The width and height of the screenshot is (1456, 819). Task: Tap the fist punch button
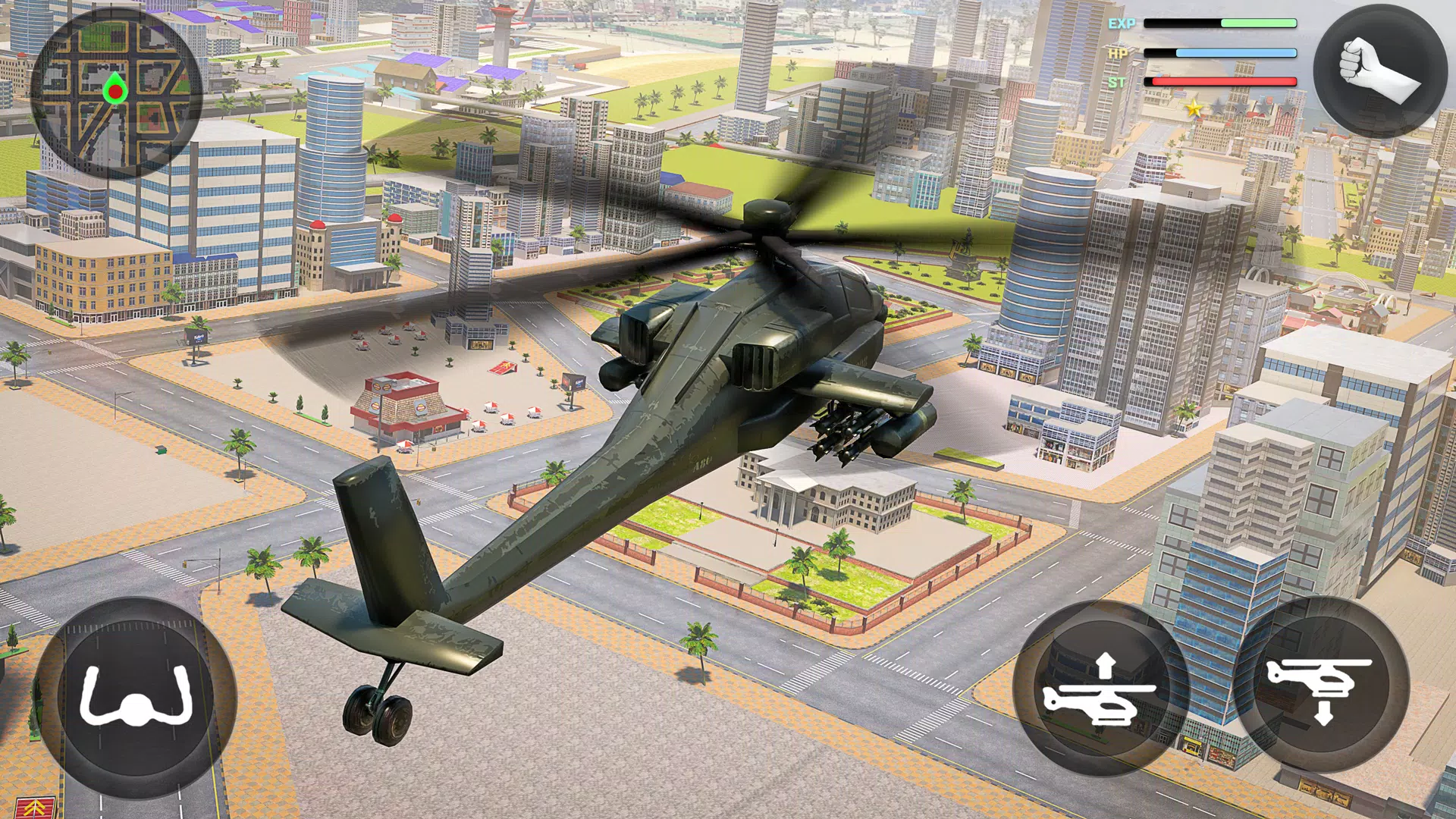pyautogui.click(x=1379, y=73)
